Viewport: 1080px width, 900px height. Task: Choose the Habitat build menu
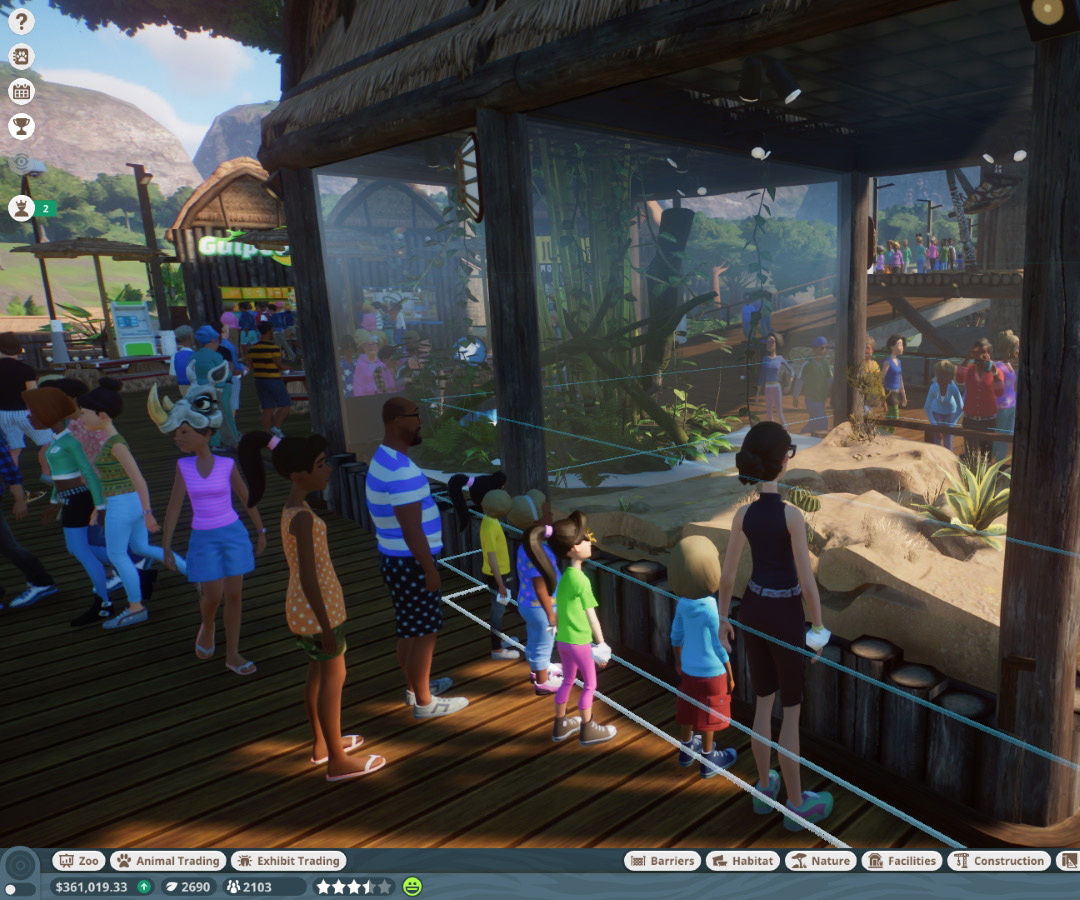coord(742,861)
